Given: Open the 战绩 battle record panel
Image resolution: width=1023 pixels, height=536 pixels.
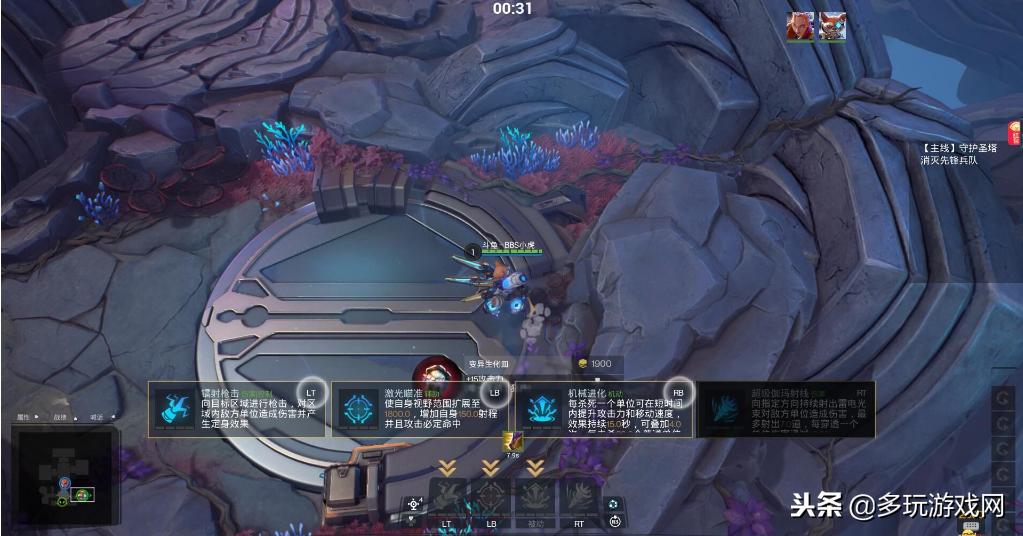Looking at the screenshot, I should point(60,417).
